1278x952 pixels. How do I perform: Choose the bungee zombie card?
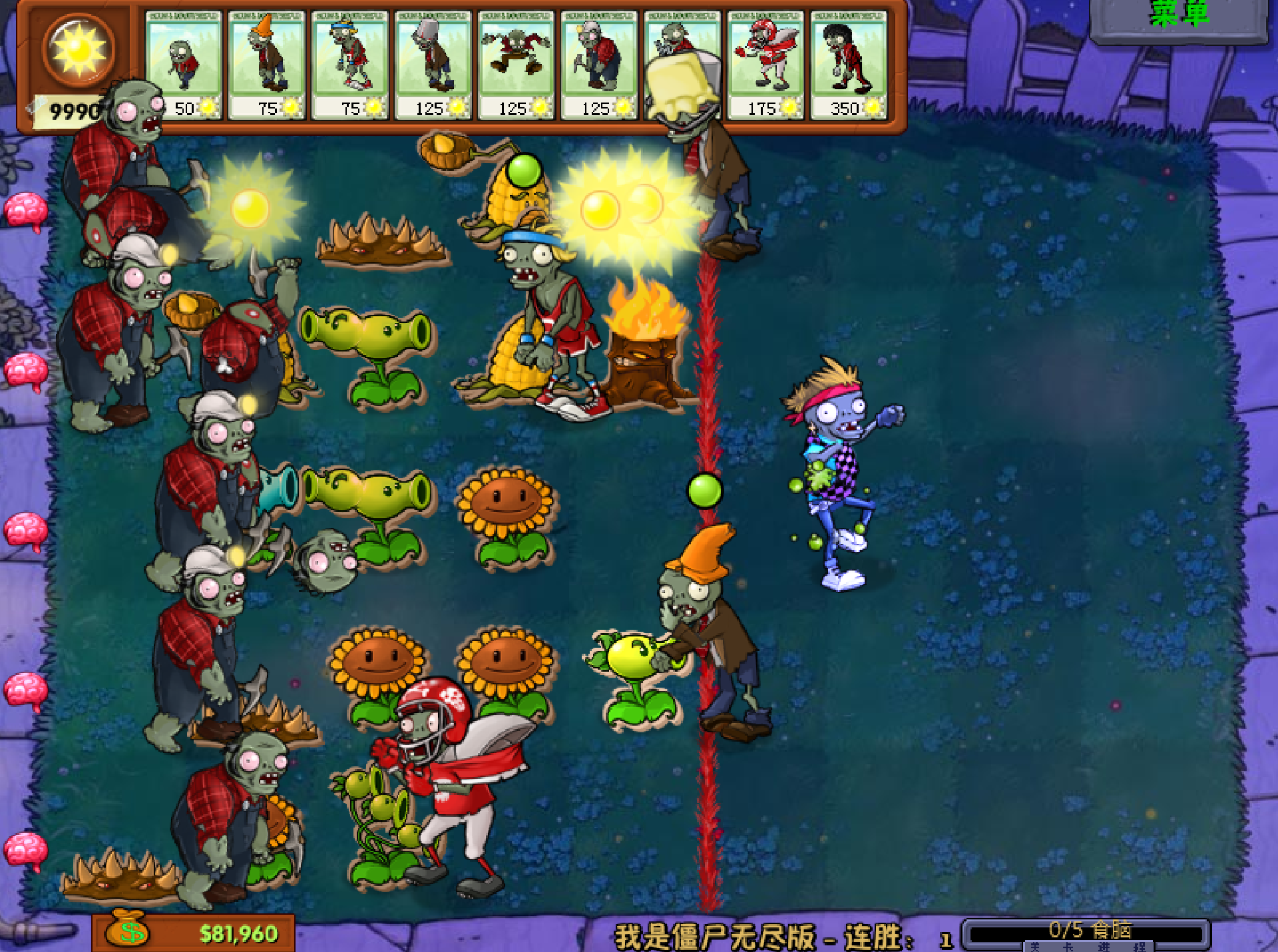(516, 65)
